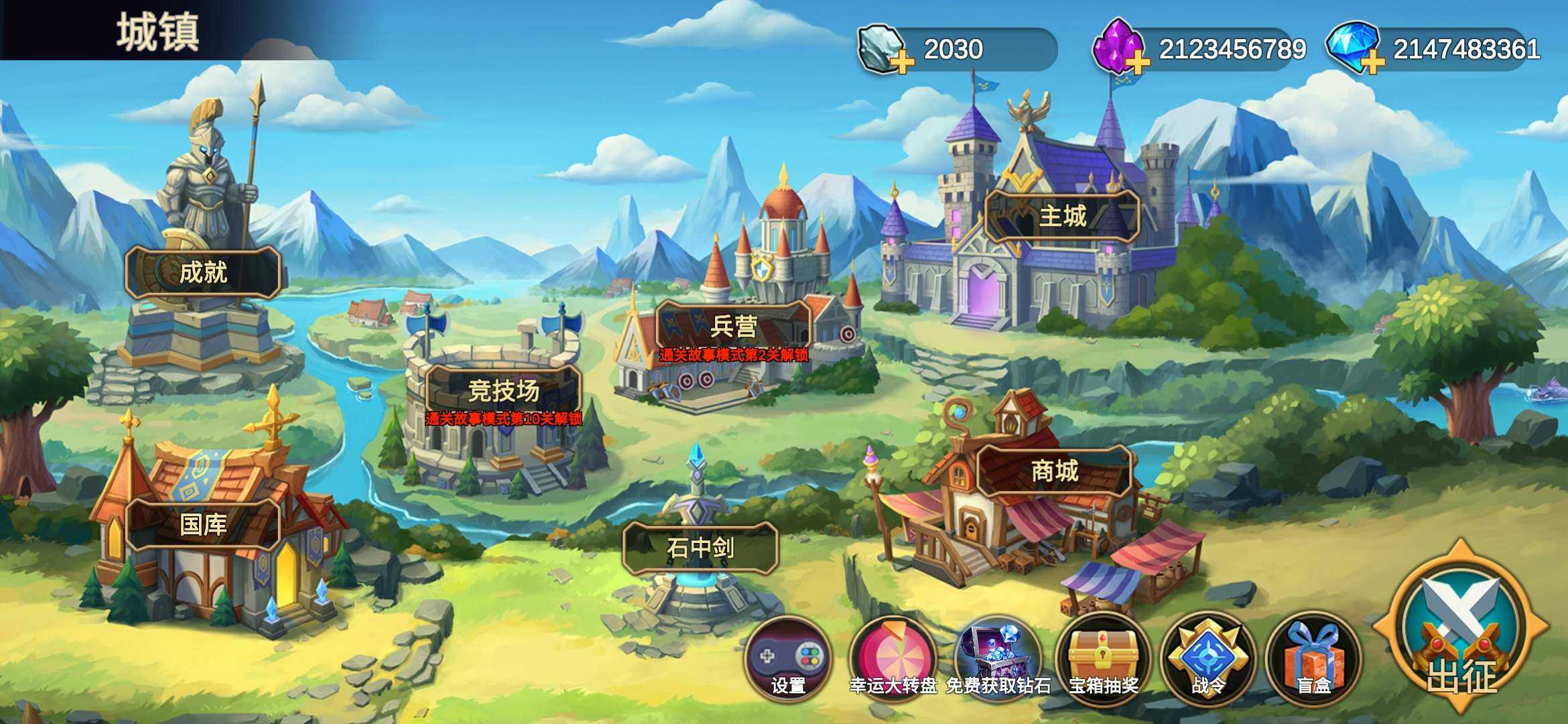Open 宝箱抽奖 treasure chest lottery
Viewport: 1568px width, 724px height.
(x=1103, y=658)
